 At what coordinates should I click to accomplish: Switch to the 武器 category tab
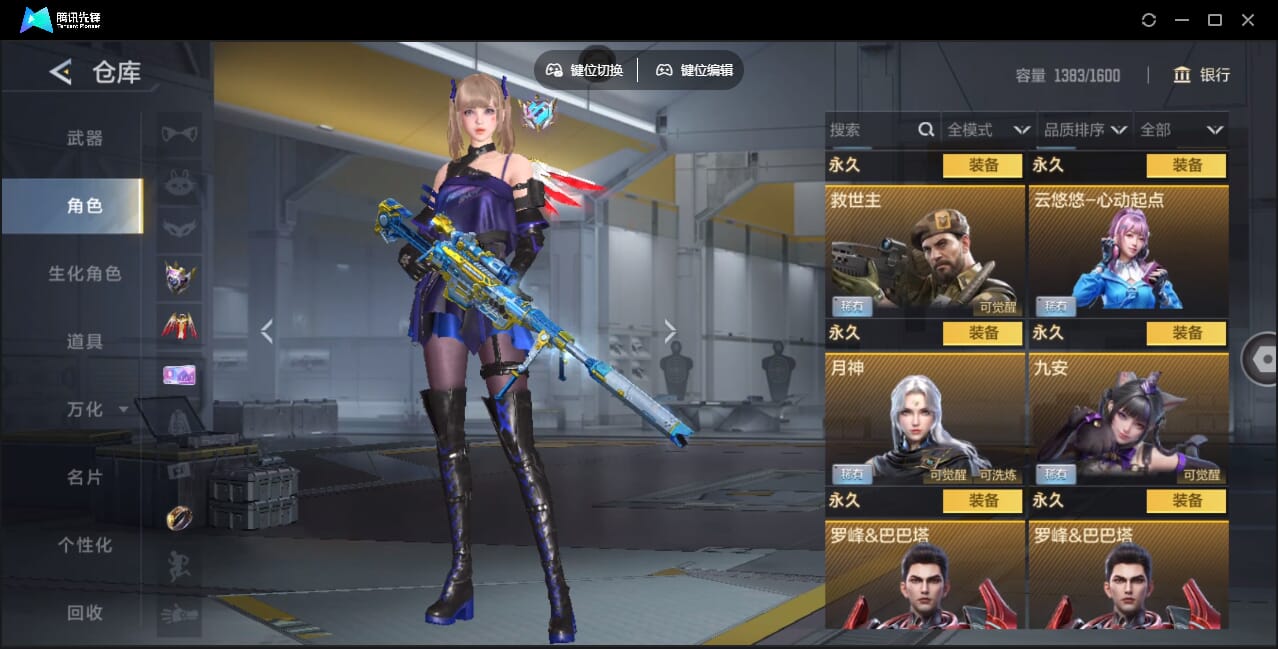pos(85,138)
